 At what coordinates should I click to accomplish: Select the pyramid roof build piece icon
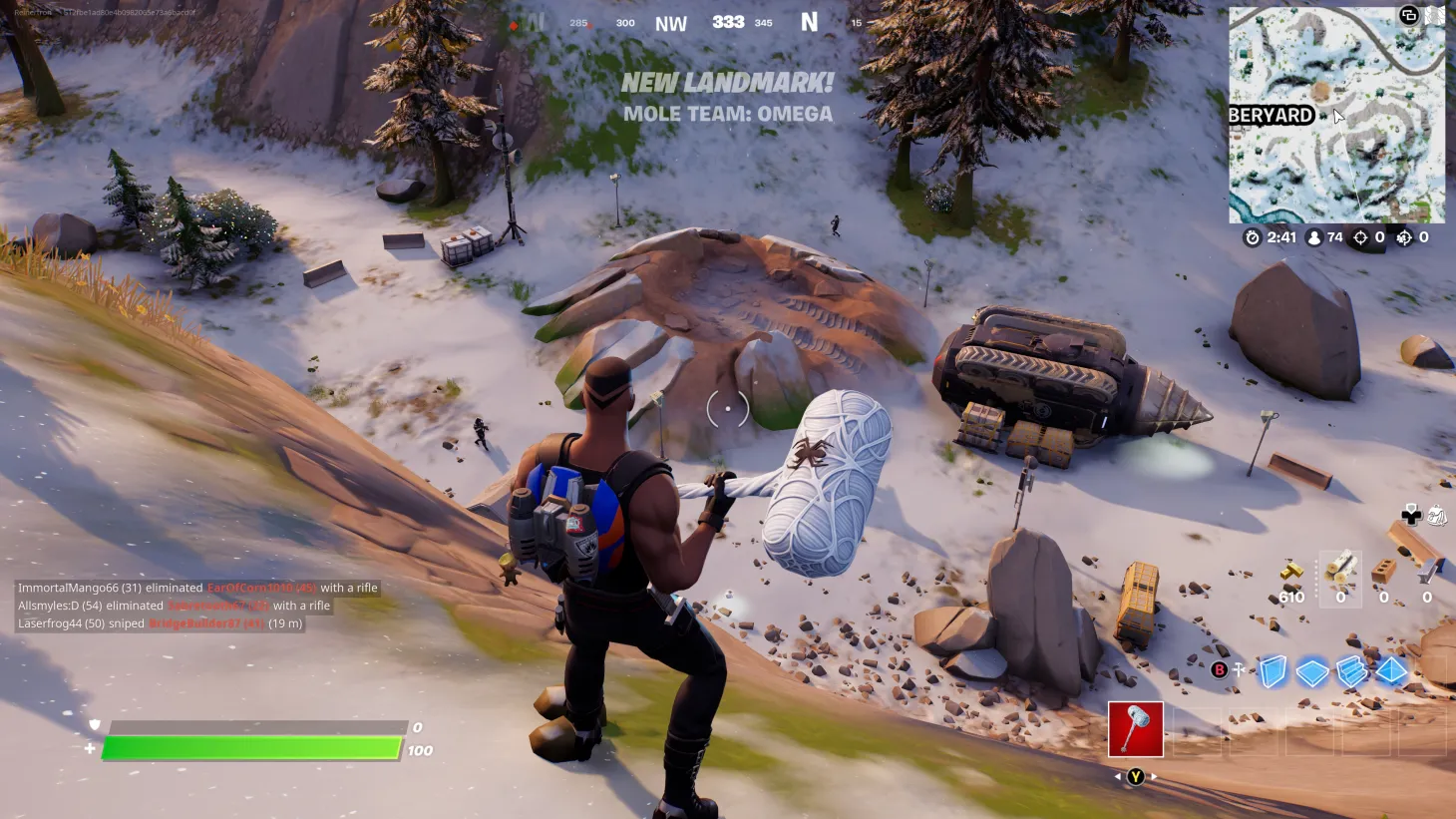click(x=1390, y=670)
